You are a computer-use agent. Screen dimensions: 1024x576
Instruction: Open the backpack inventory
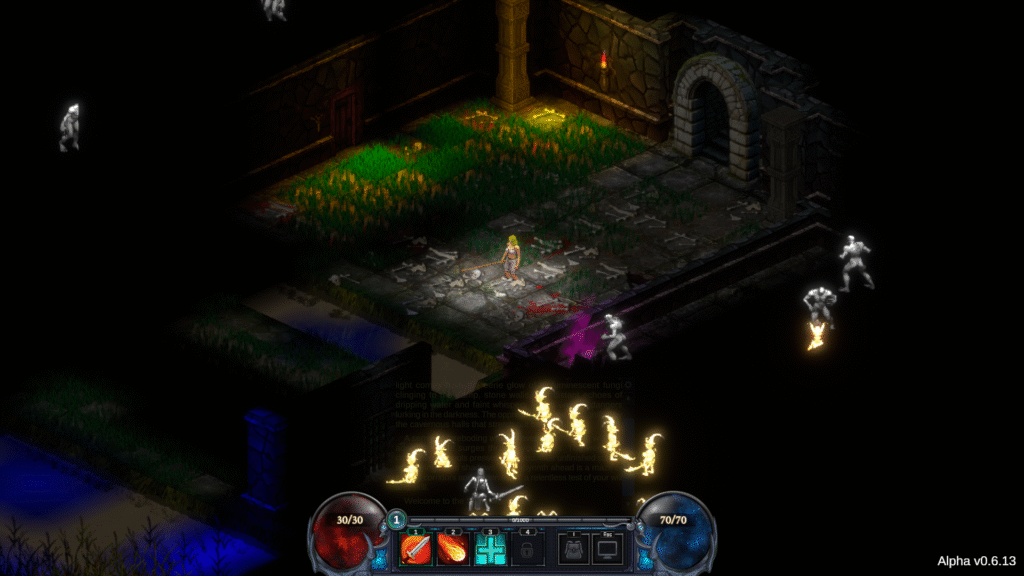pos(573,549)
